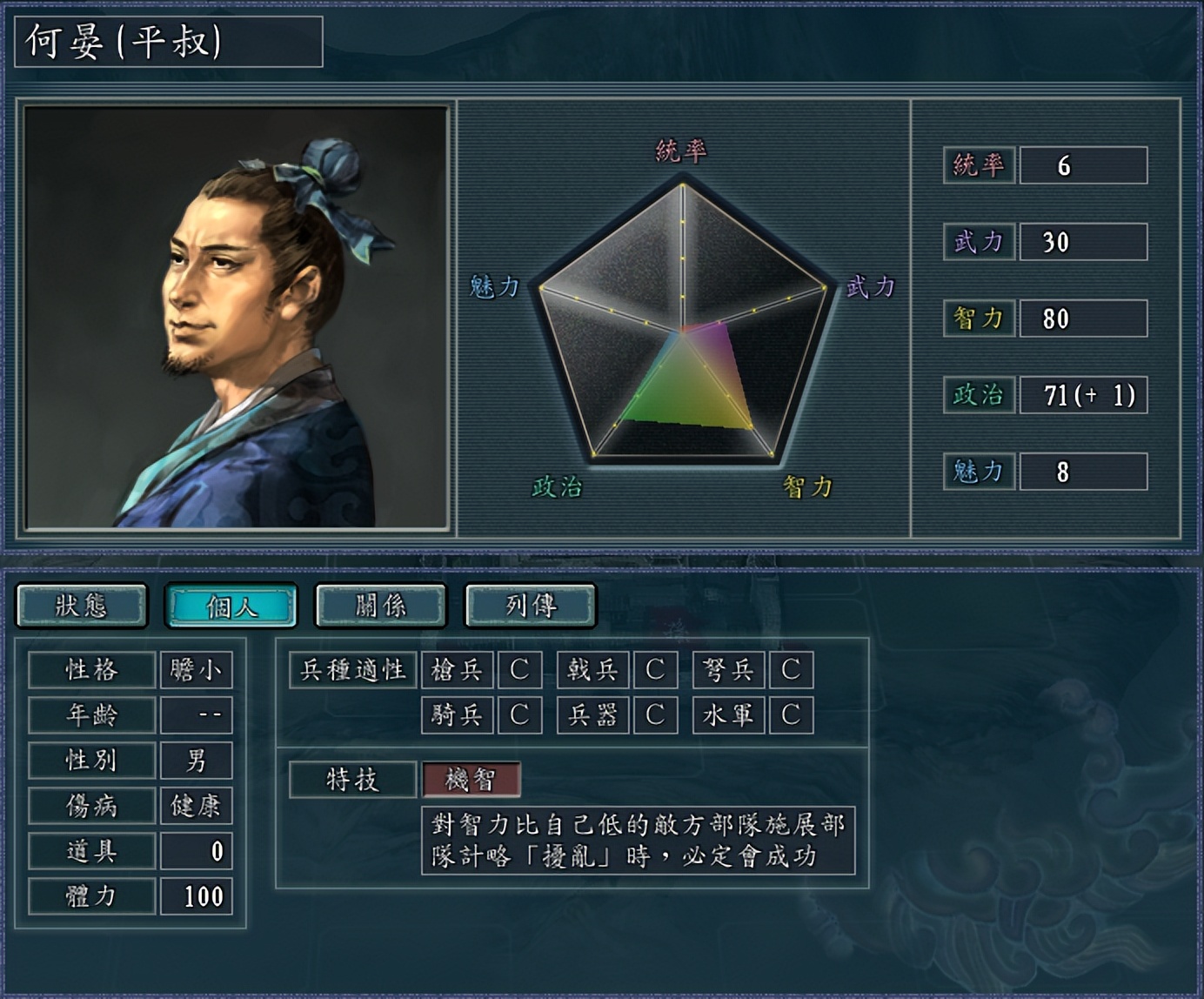Image resolution: width=1204 pixels, height=999 pixels.
Task: Click the 狀態 button
Action: click(x=82, y=607)
